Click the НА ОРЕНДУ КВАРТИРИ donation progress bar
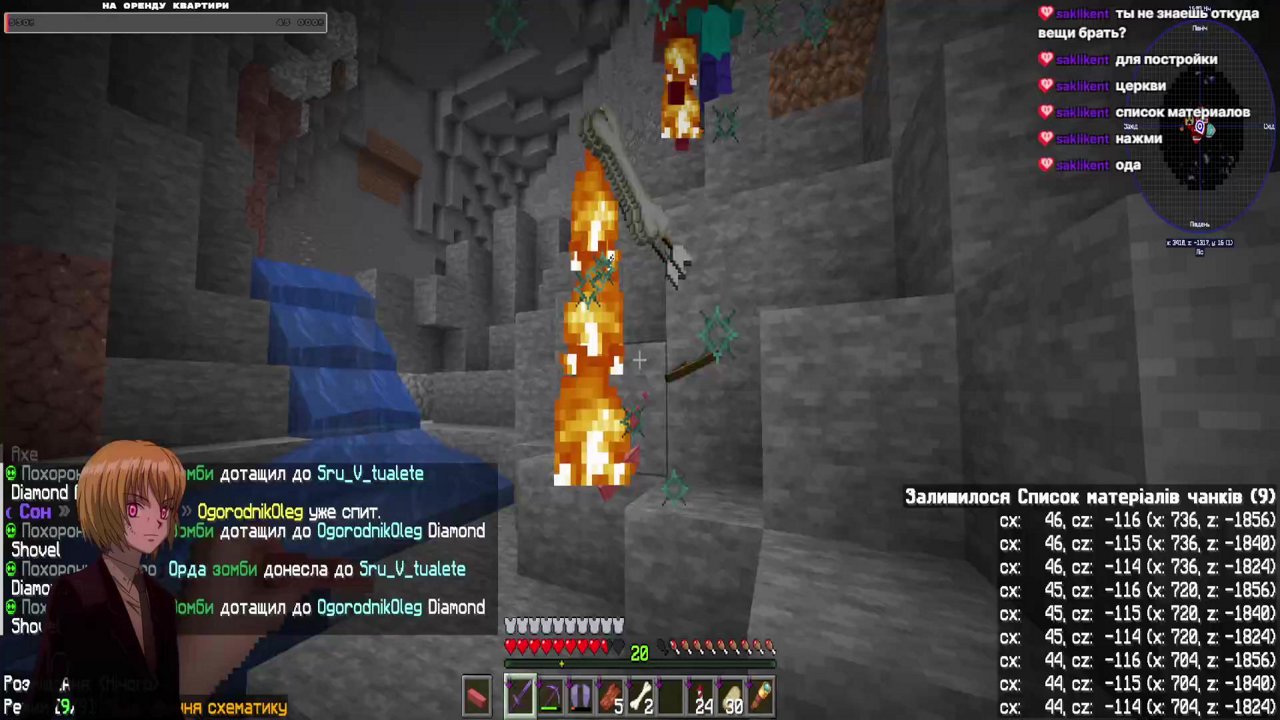 (165, 22)
